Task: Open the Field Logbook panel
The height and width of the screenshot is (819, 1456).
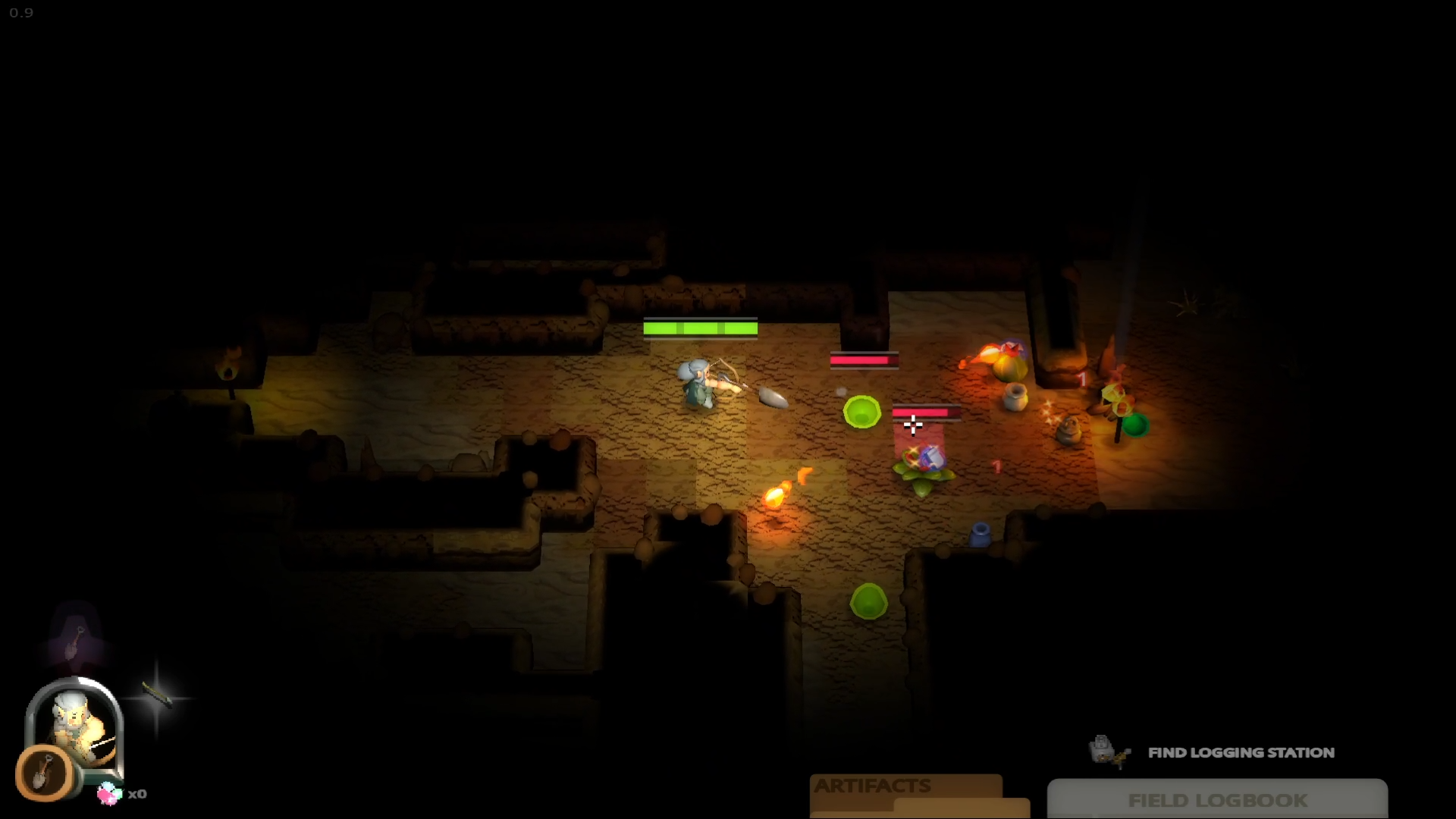Action: pos(1216,800)
